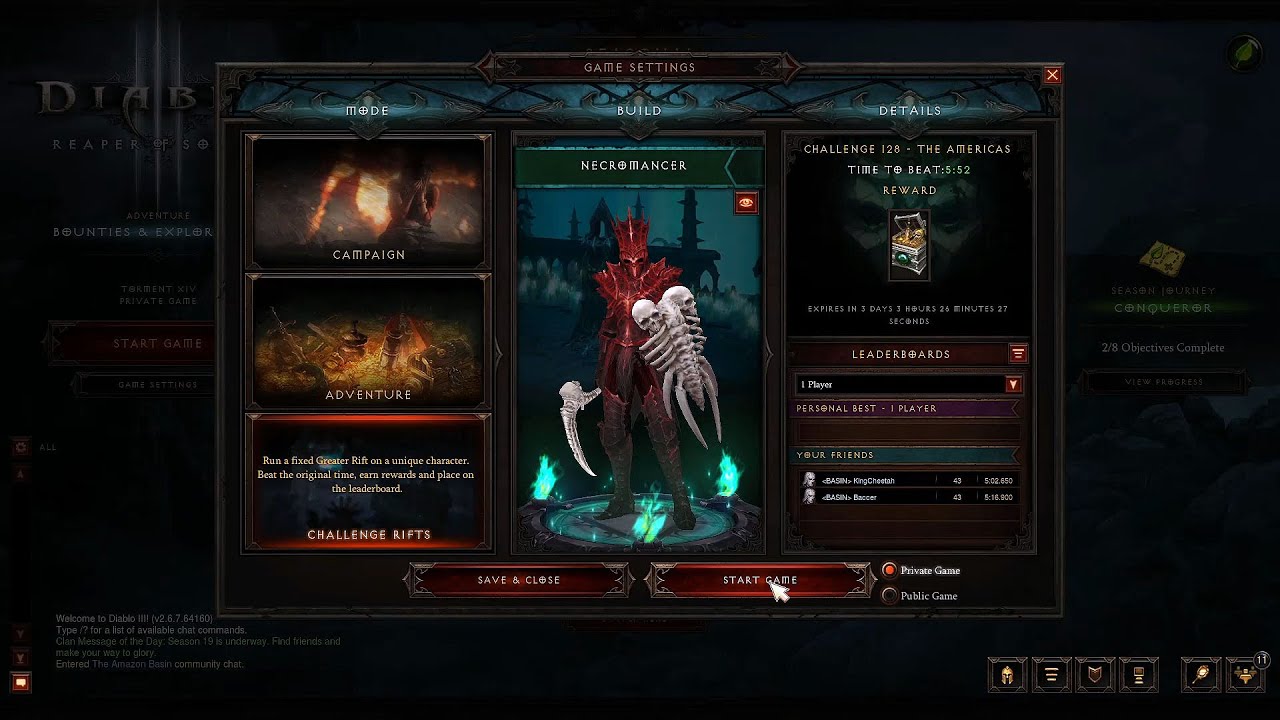Toggle the red eye icon on character preview

coord(746,203)
